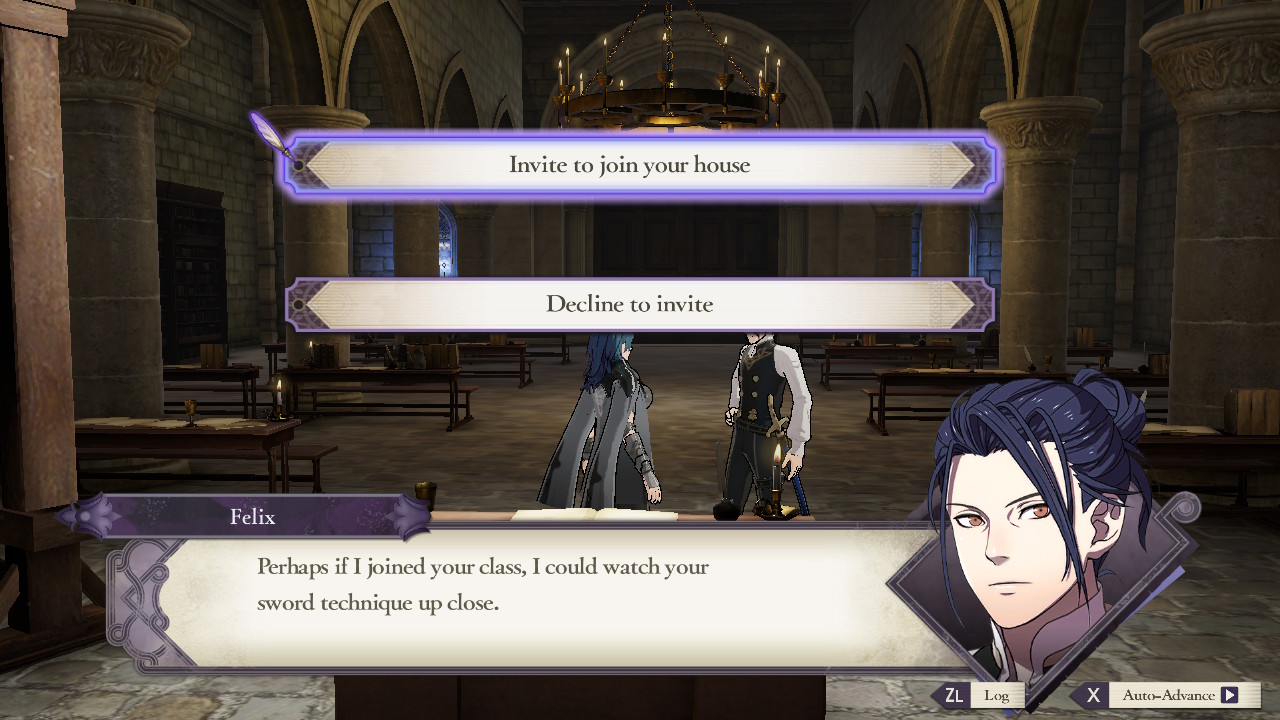The height and width of the screenshot is (720, 1280).
Task: Click the dialogue text to advance
Action: tap(483, 585)
